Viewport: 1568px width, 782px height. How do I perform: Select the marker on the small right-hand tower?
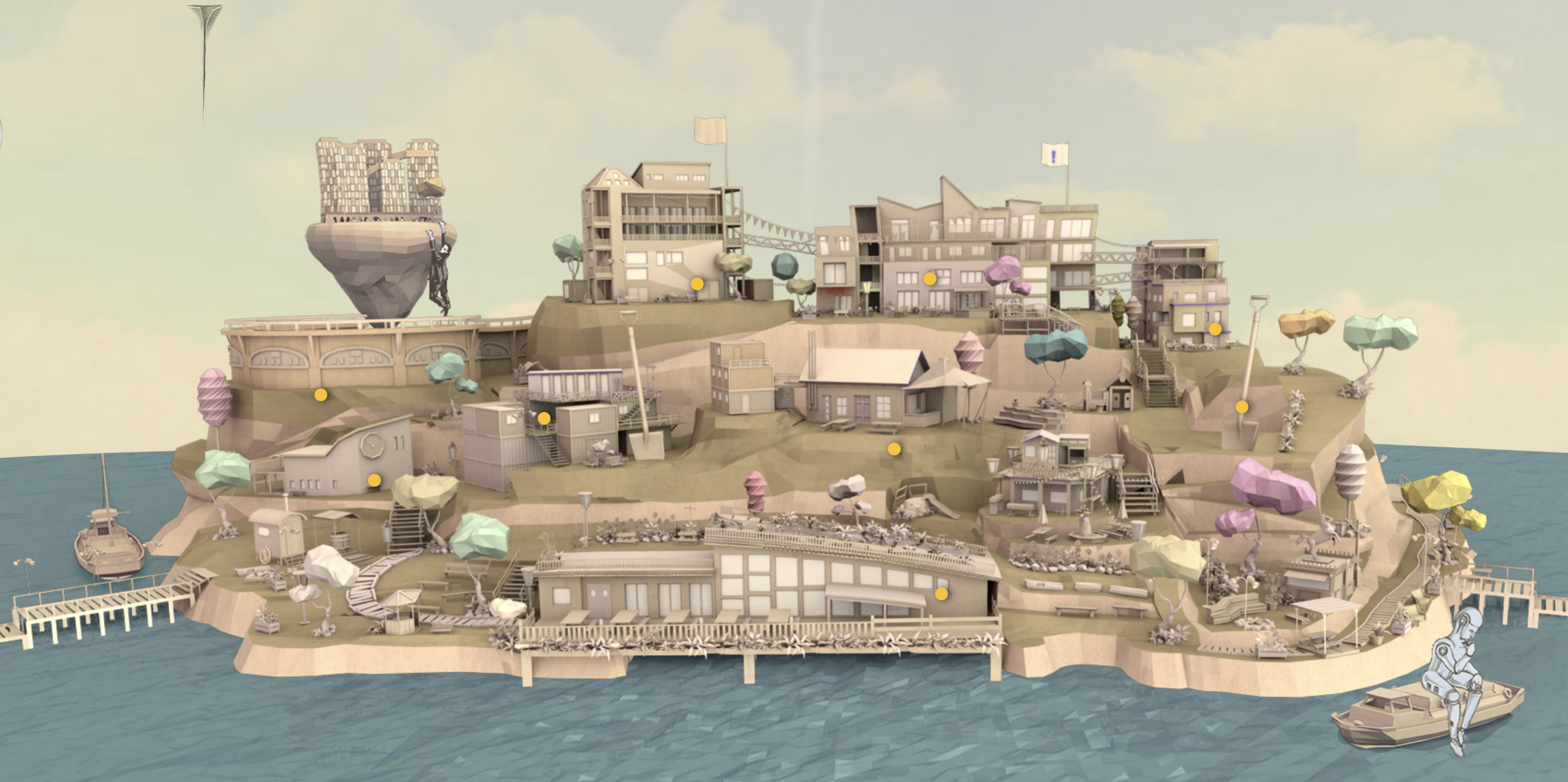point(1215,329)
